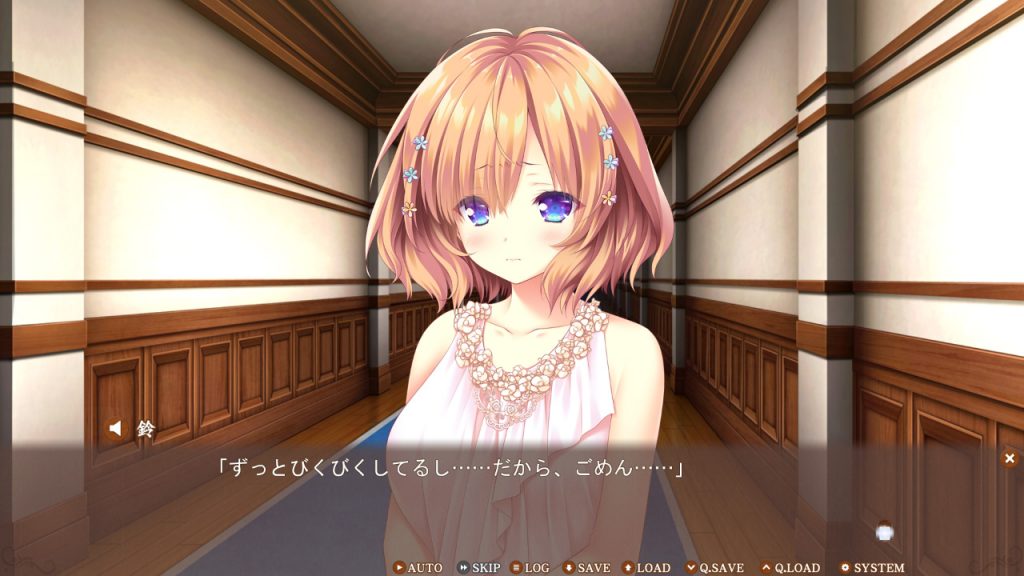Load the quick save with Q.LOAD
1024x576 pixels.
point(790,568)
